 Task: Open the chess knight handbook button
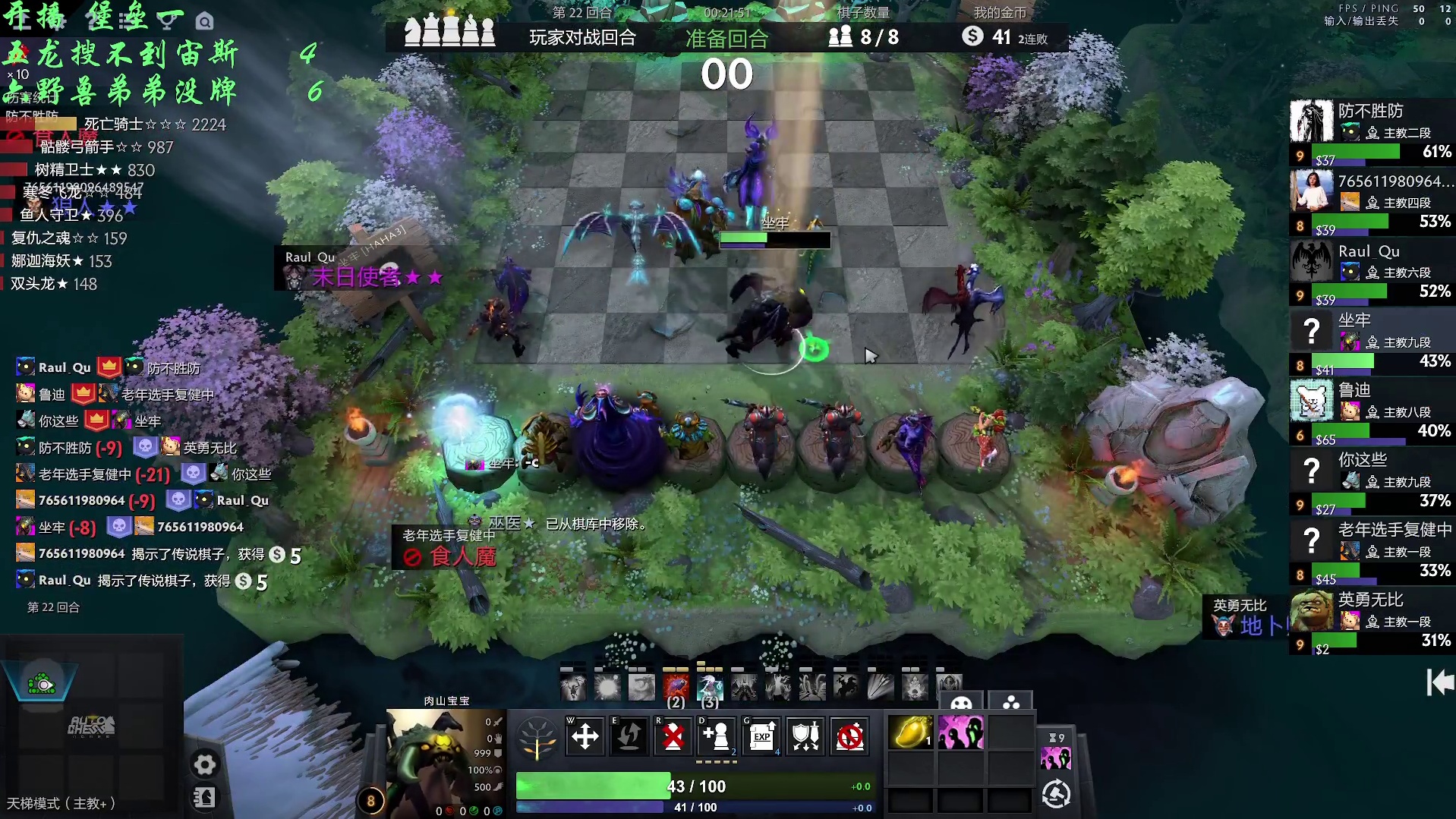204,797
